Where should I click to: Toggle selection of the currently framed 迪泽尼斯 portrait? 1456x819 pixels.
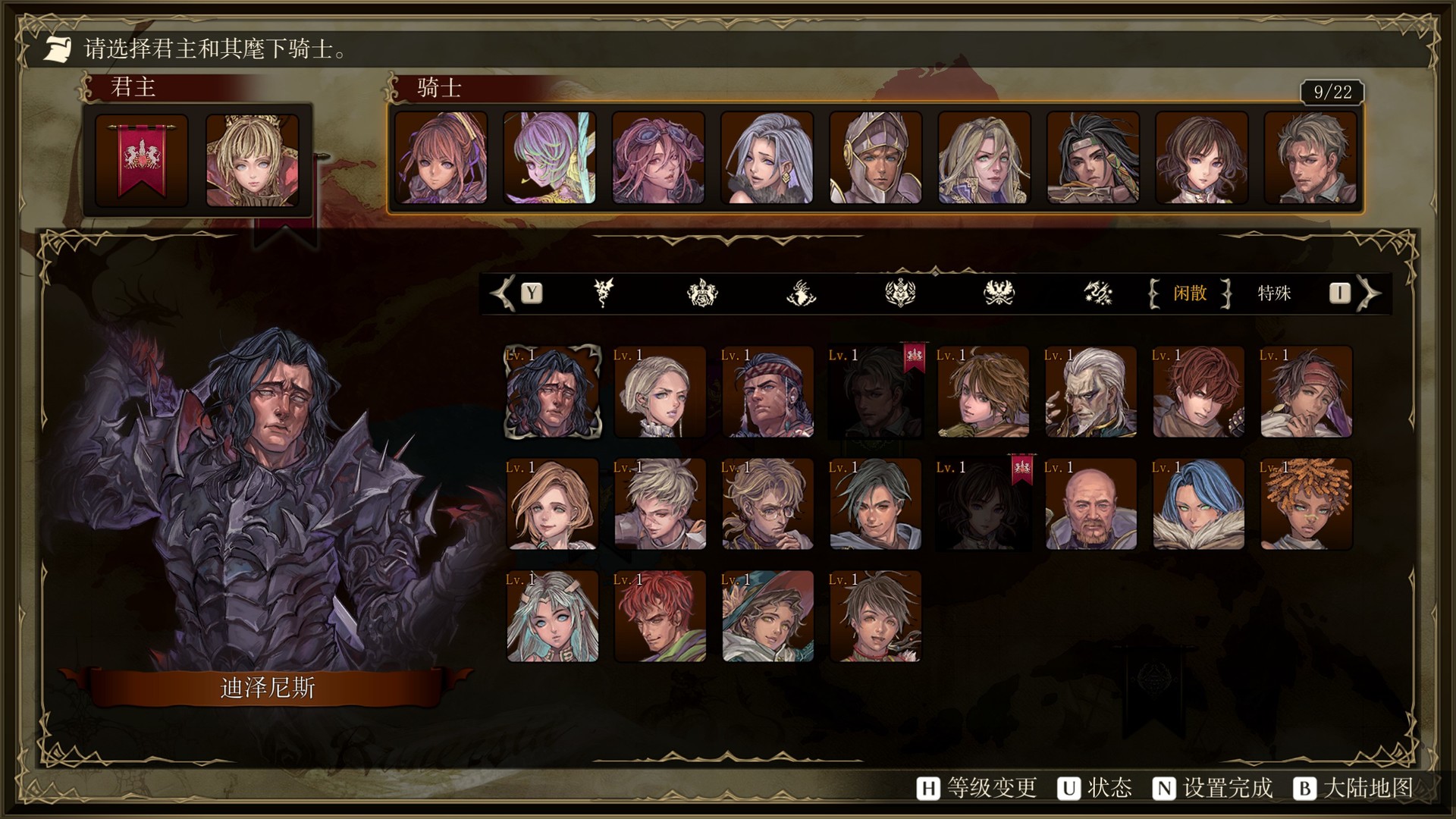point(551,391)
